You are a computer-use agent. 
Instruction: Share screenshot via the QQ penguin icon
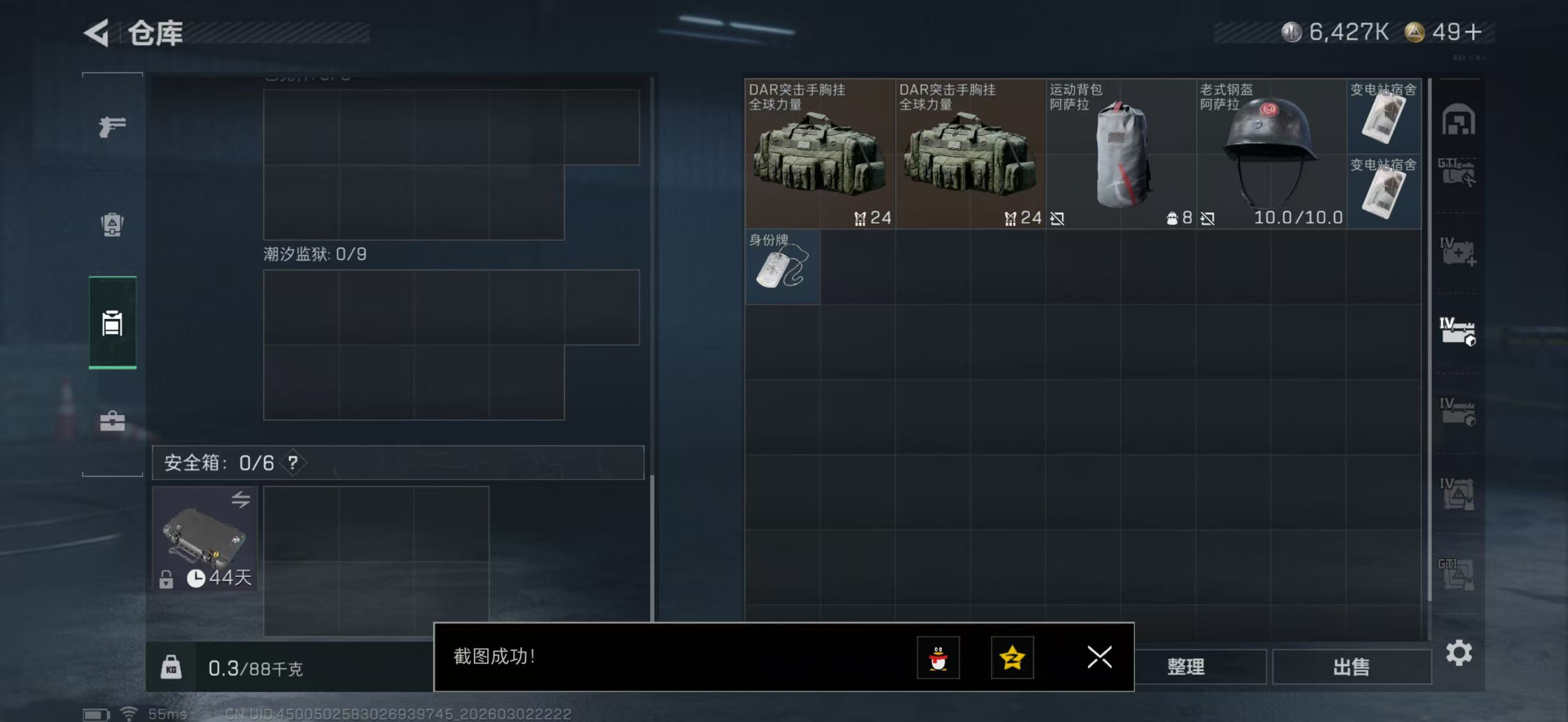[x=939, y=658]
